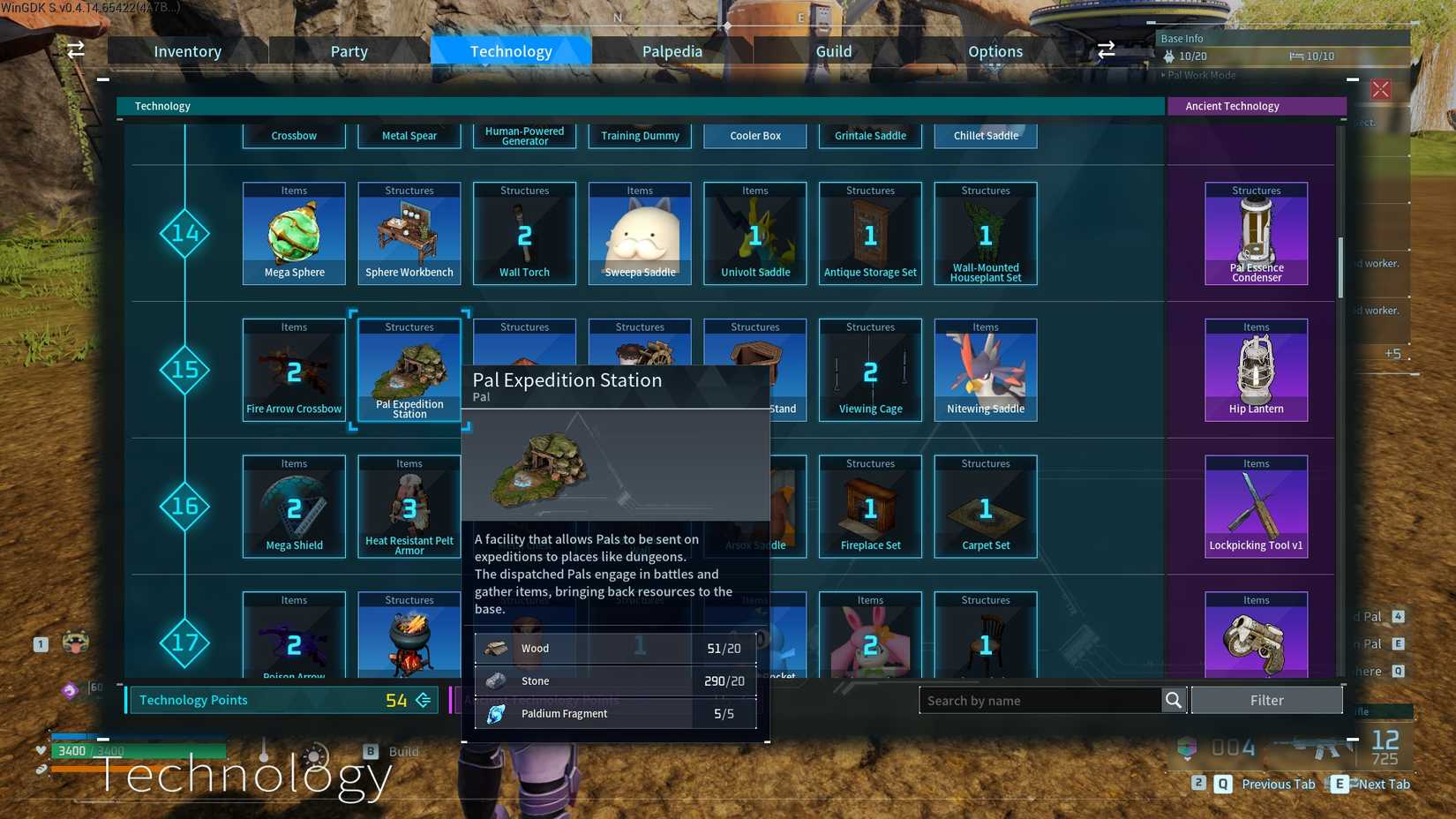The height and width of the screenshot is (819, 1456).
Task: Select the Viewing Cage structure
Action: tap(870, 369)
